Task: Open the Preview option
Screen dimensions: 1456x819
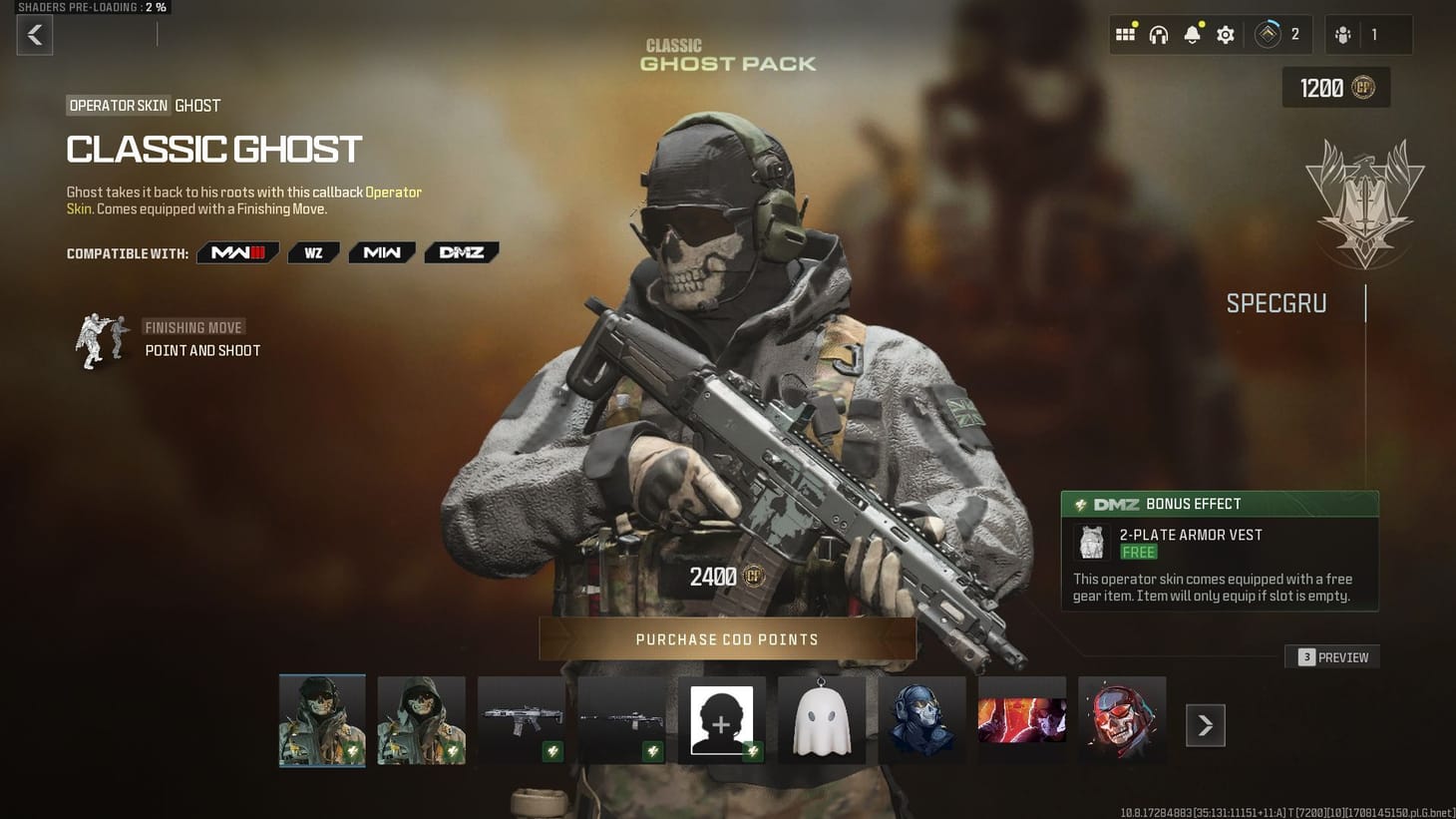Action: (x=1332, y=657)
